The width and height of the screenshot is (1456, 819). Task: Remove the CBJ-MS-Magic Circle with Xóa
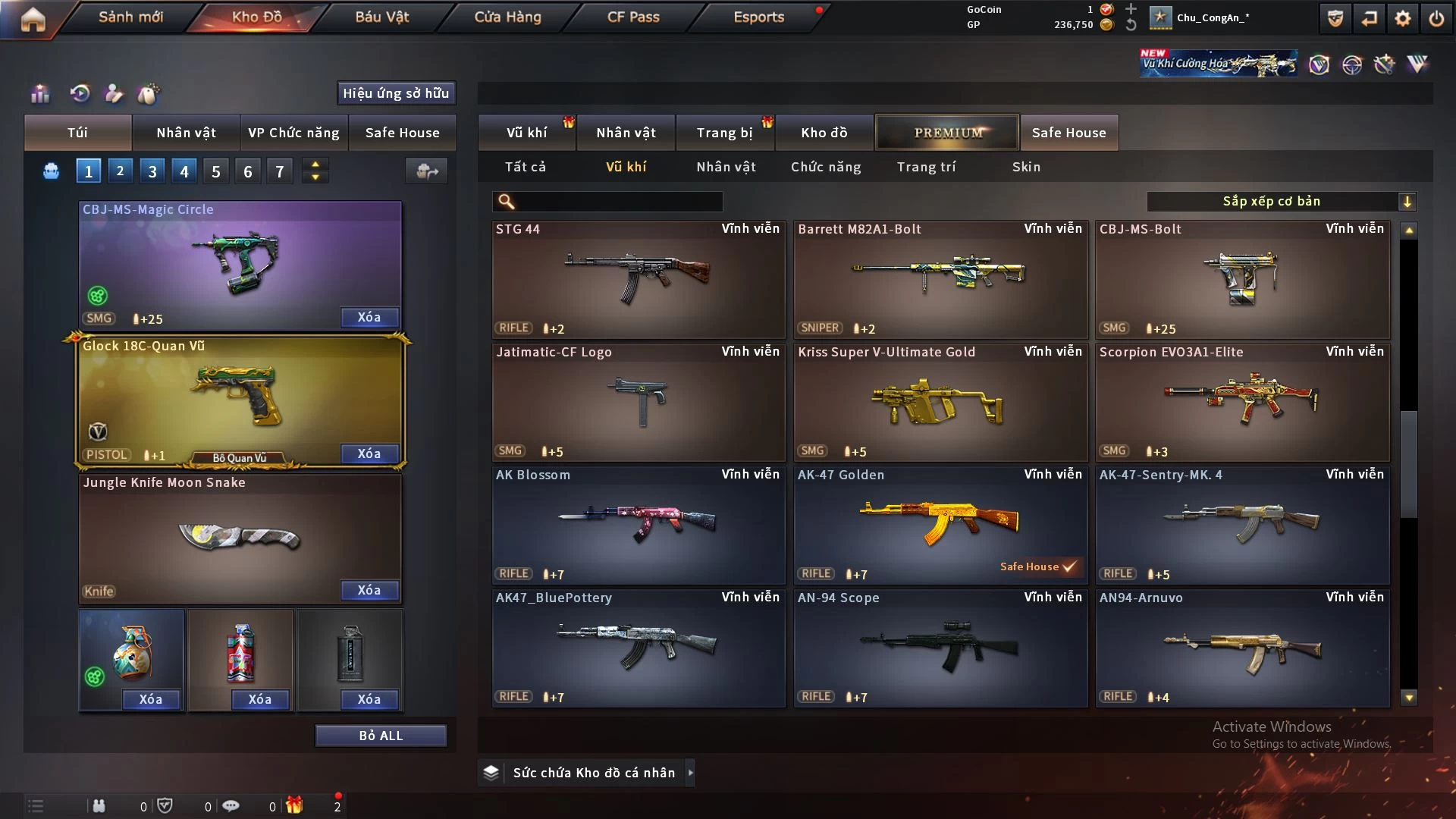click(x=369, y=317)
